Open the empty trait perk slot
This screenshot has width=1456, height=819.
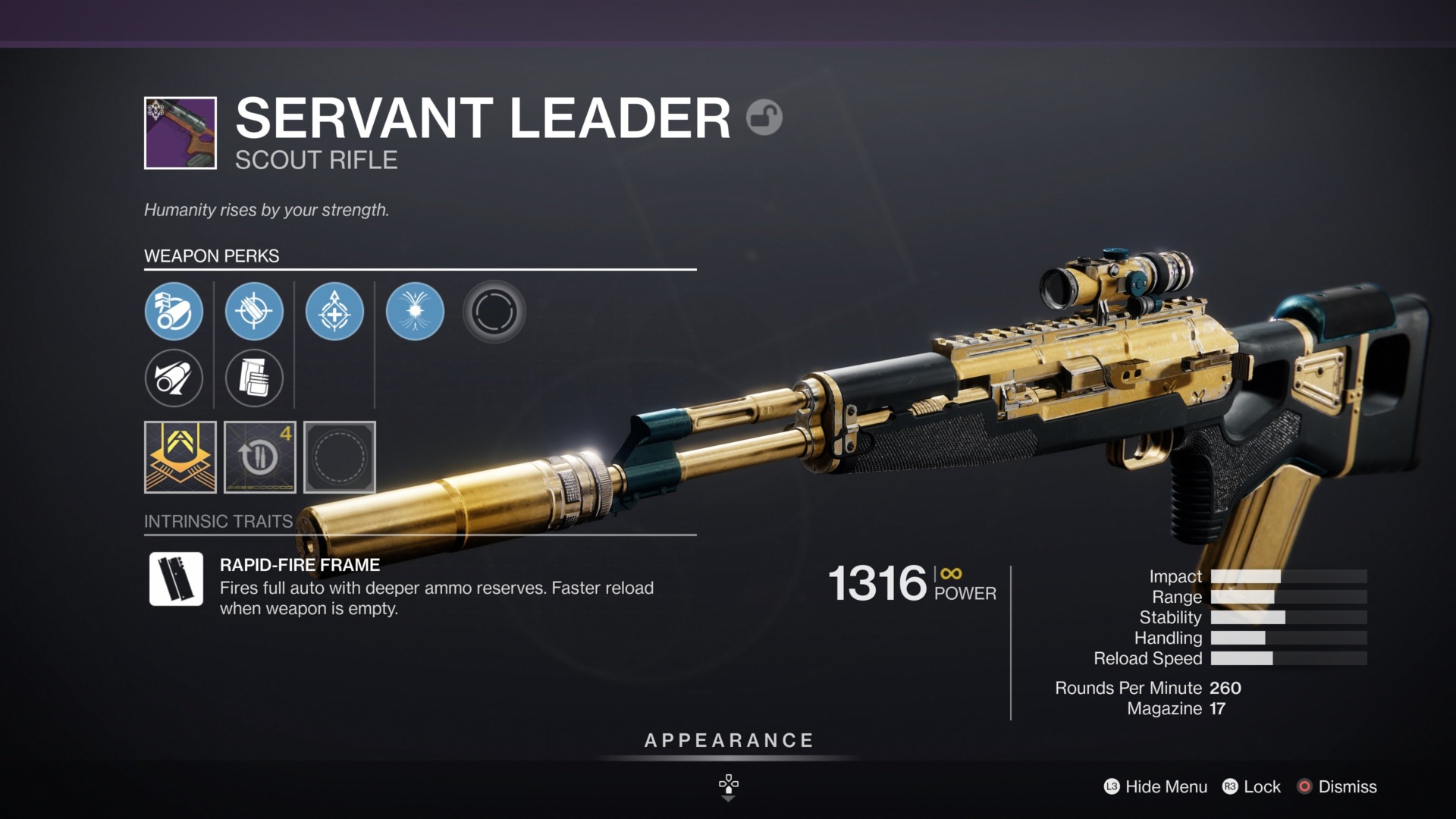[x=494, y=311]
